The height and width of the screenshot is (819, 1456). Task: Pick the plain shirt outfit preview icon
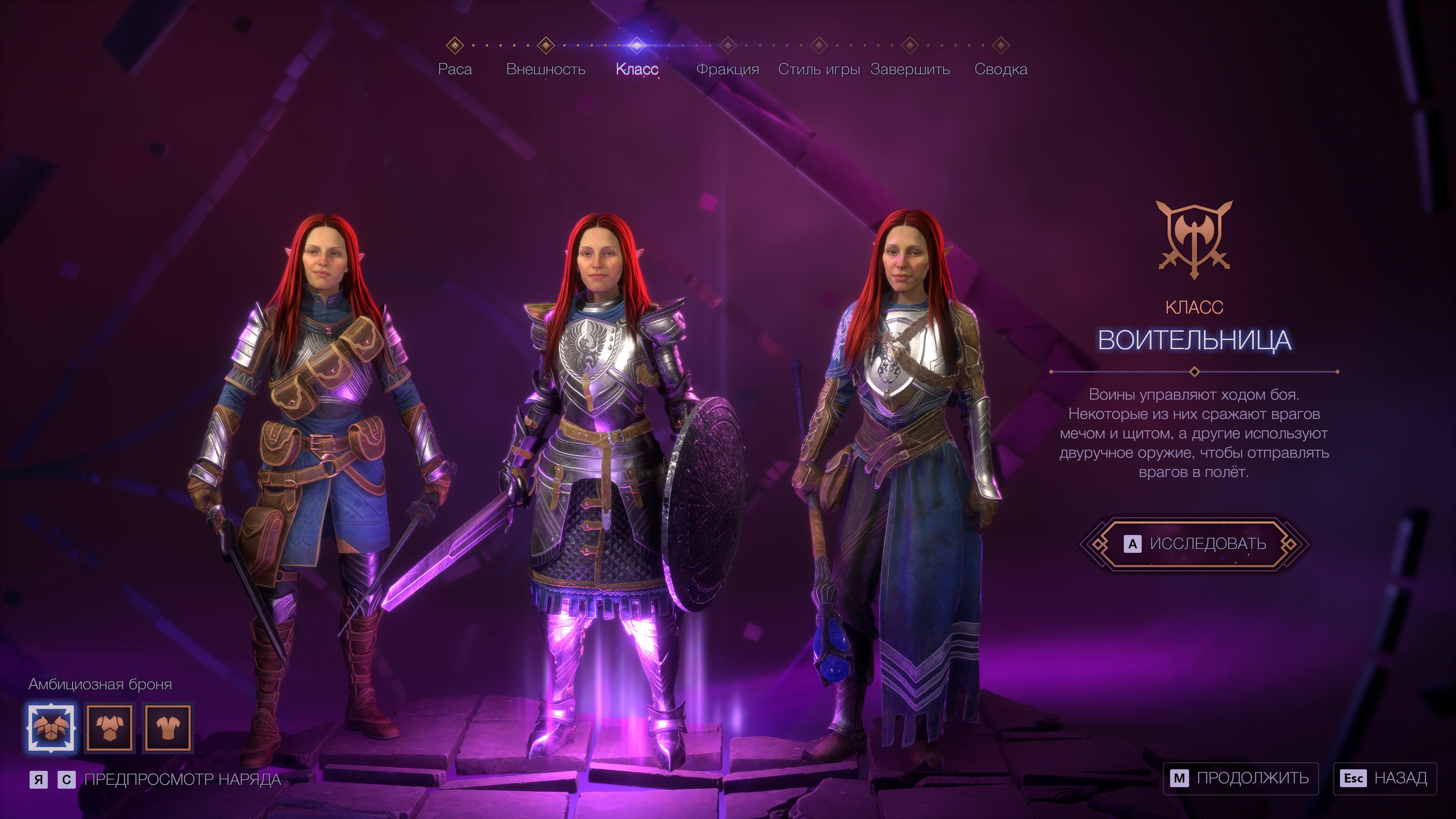tap(168, 727)
